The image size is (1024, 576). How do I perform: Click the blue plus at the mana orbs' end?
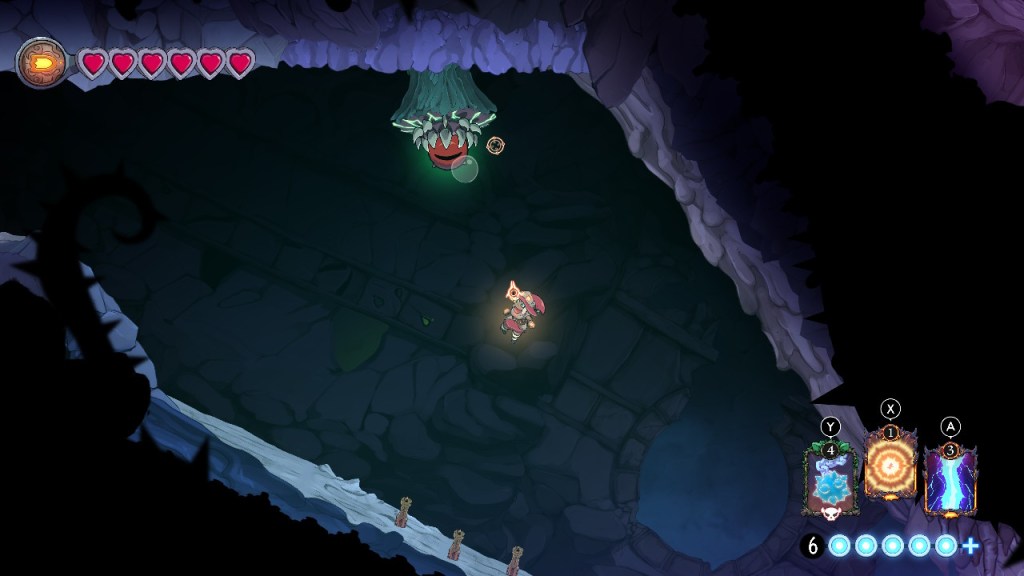[969, 546]
